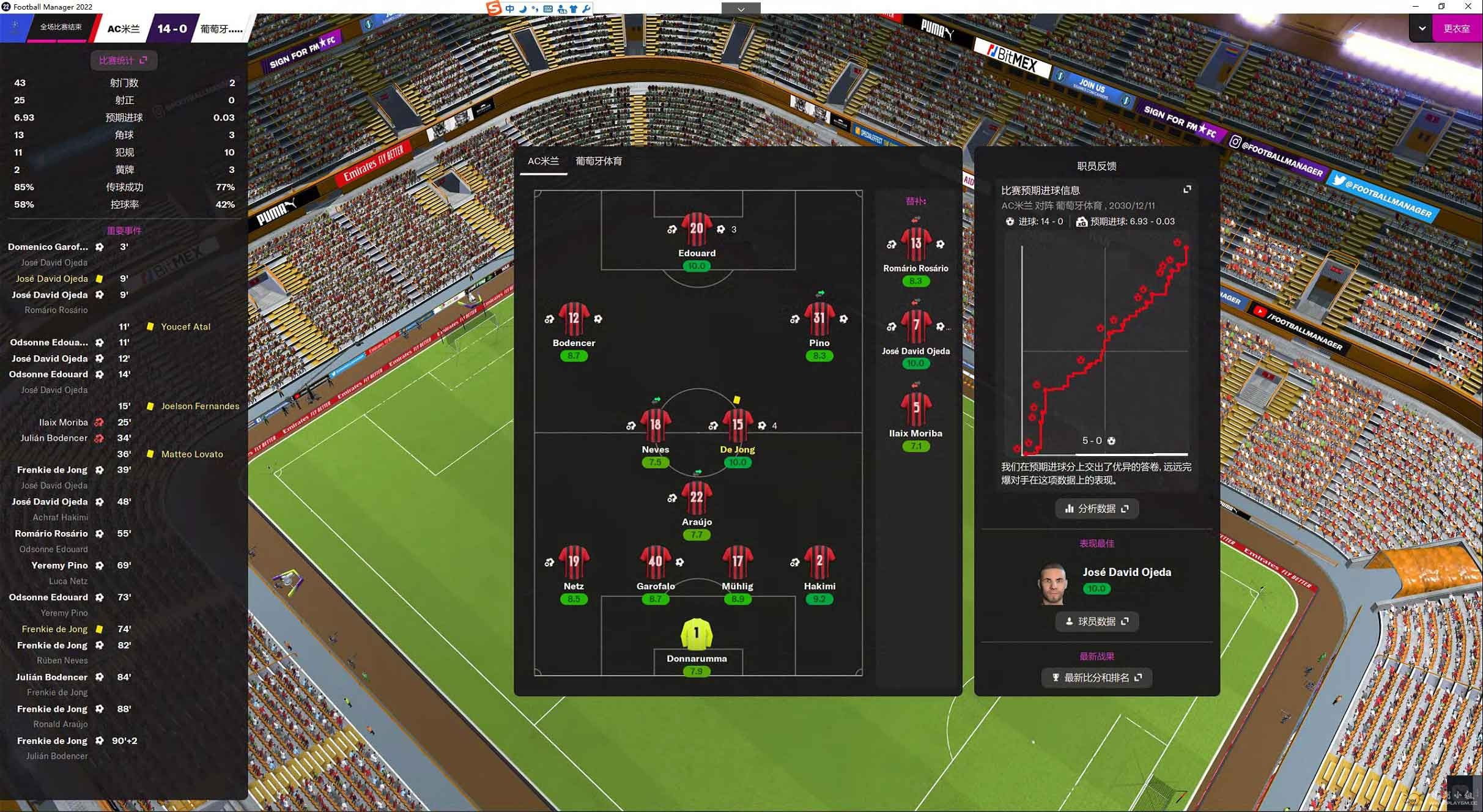Viewport: 1483px width, 812px height.
Task: Select the AC米兰 lineup tab
Action: [x=543, y=161]
